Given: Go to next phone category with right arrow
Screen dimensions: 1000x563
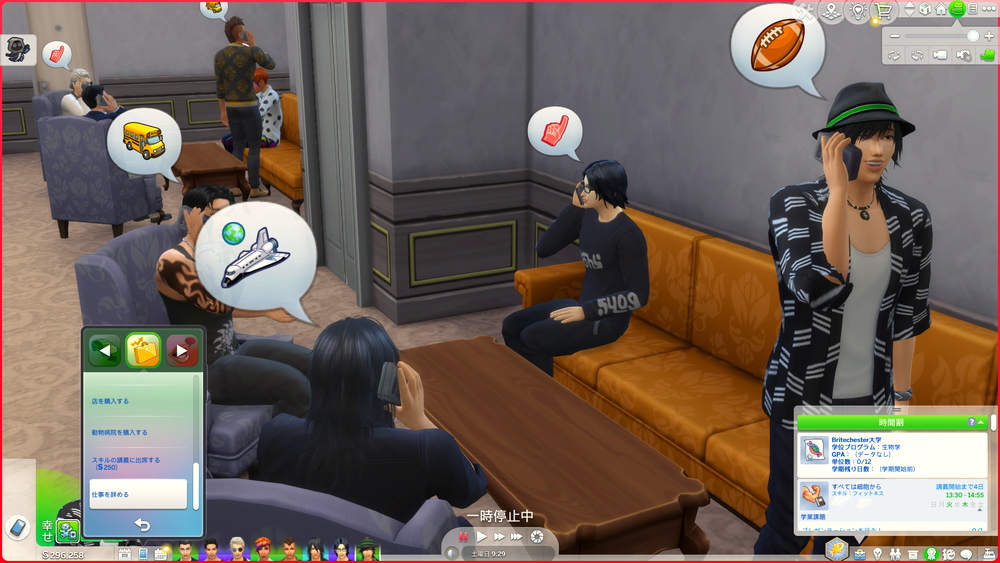Looking at the screenshot, I should (x=182, y=350).
